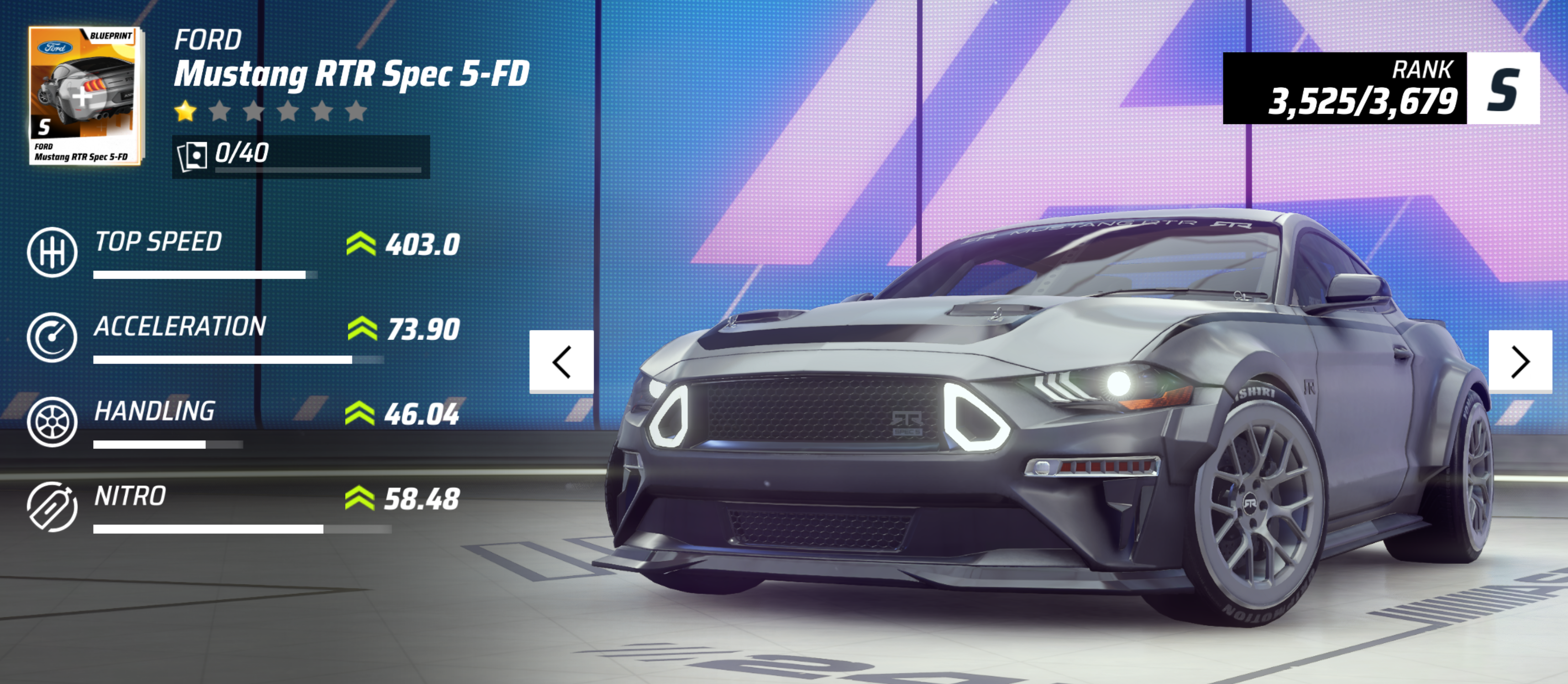The height and width of the screenshot is (684, 1568).
Task: Show the next car with right arrow
Action: pos(1519,362)
